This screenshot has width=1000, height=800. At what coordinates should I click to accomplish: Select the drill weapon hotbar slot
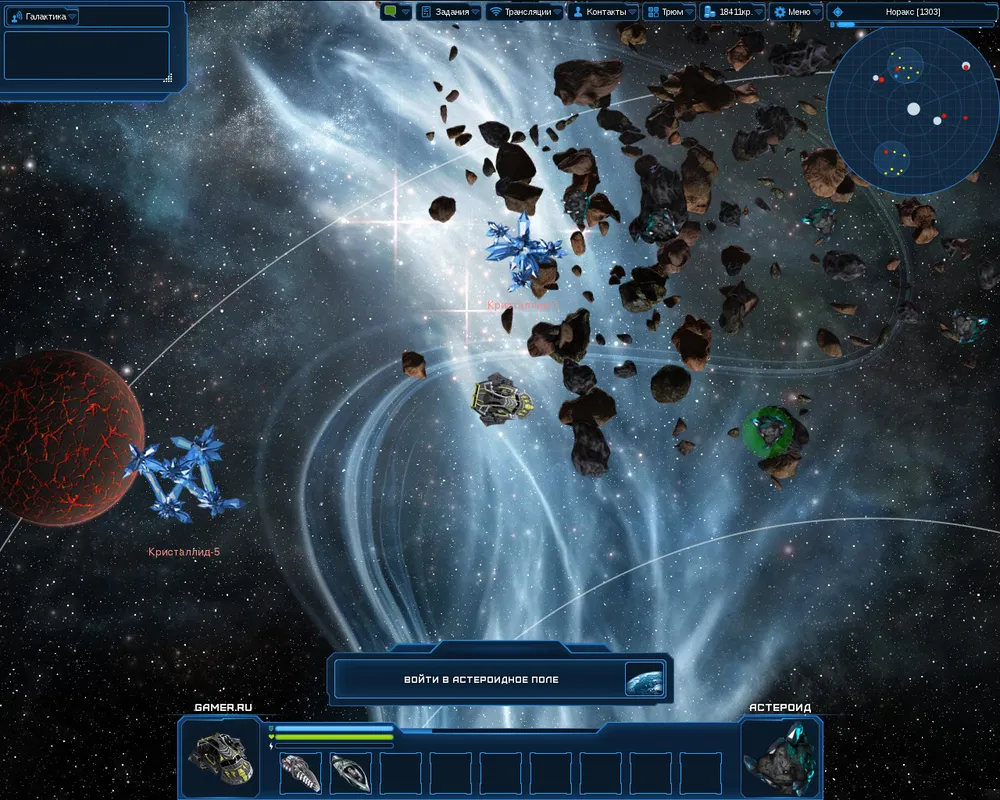click(300, 772)
